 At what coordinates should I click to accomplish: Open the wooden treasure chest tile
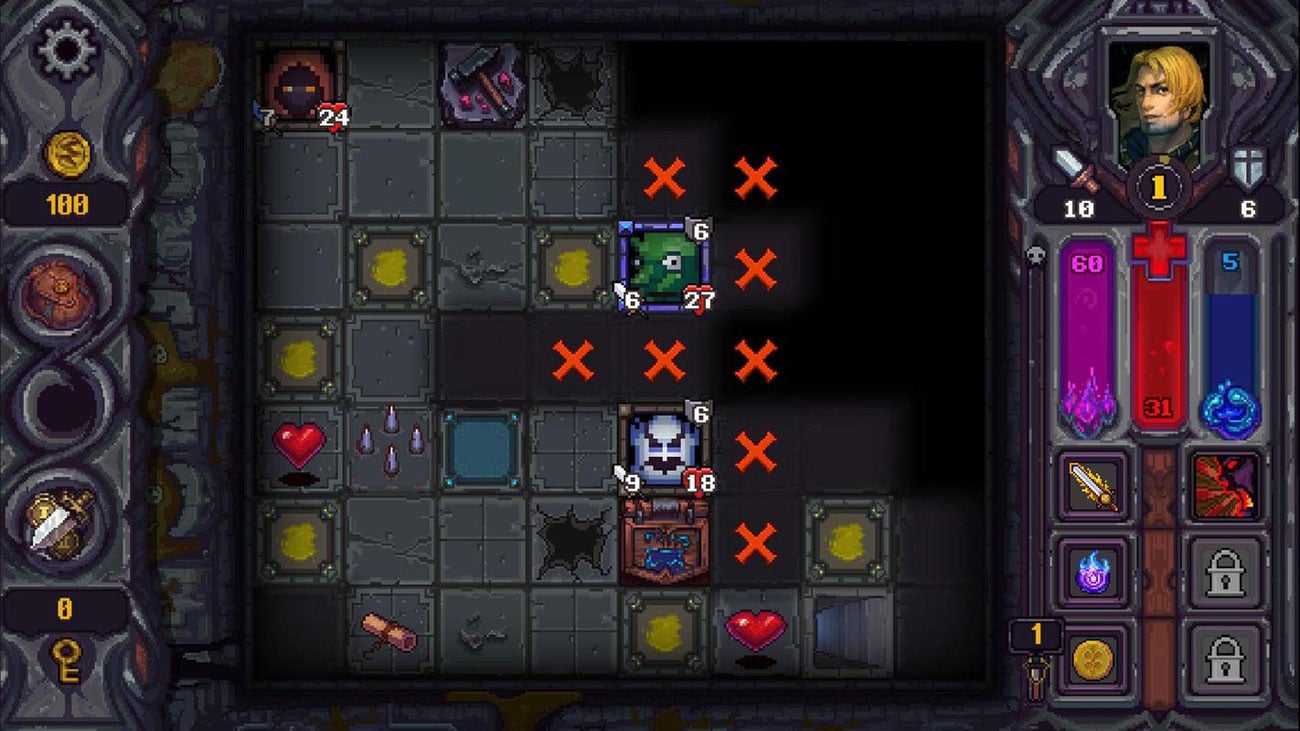click(664, 541)
